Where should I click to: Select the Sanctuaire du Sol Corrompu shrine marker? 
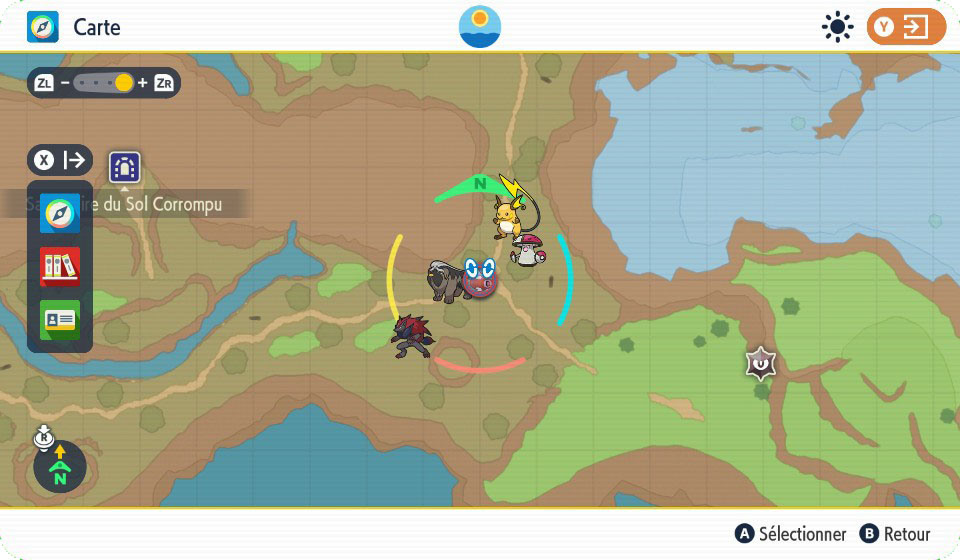click(x=125, y=167)
